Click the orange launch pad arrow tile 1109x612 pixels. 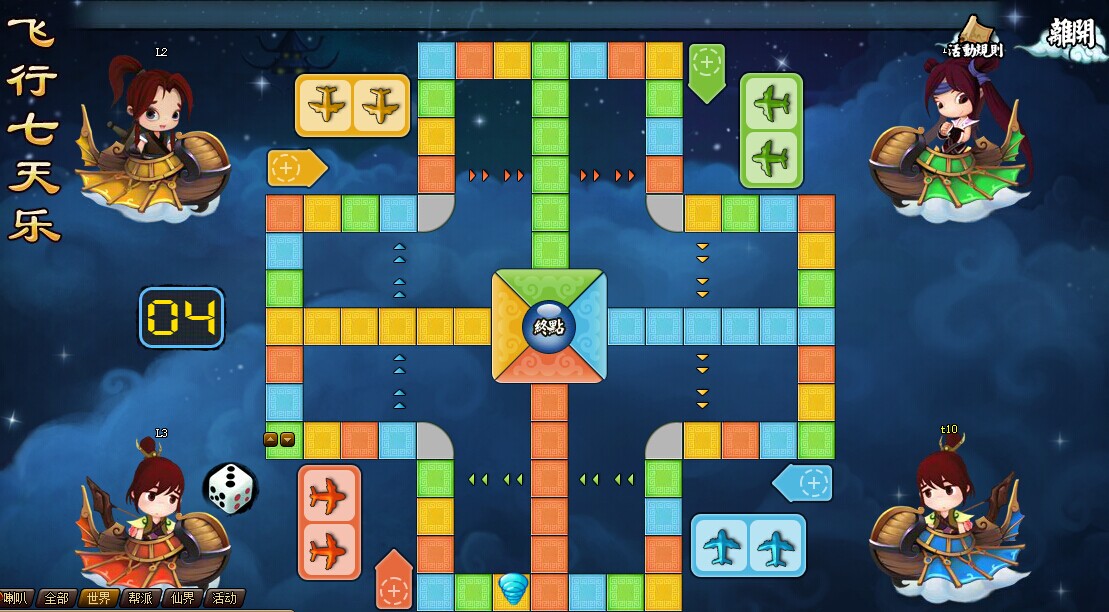point(394,584)
